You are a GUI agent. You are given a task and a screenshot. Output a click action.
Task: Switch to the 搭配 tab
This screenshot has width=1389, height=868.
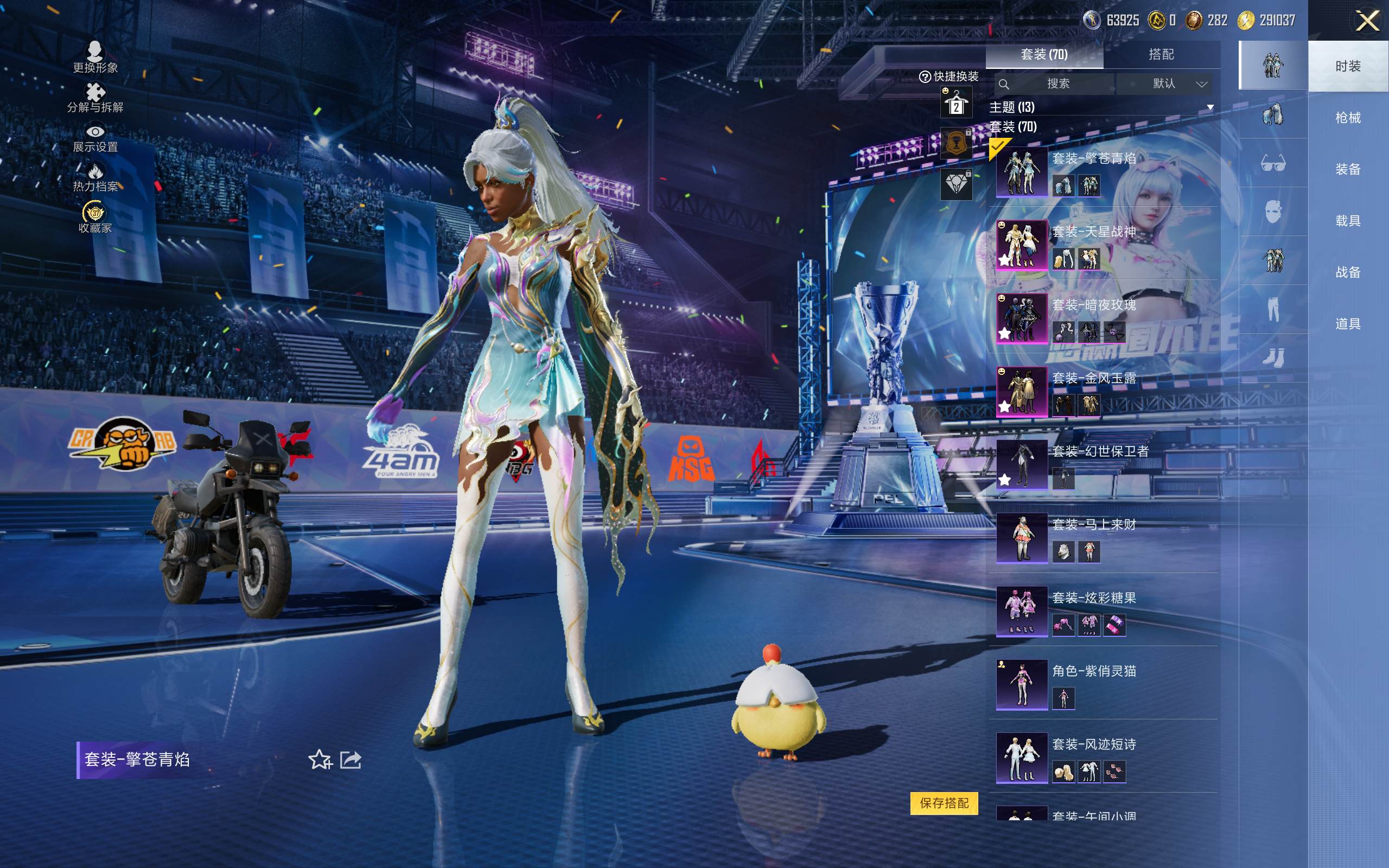[x=1161, y=55]
